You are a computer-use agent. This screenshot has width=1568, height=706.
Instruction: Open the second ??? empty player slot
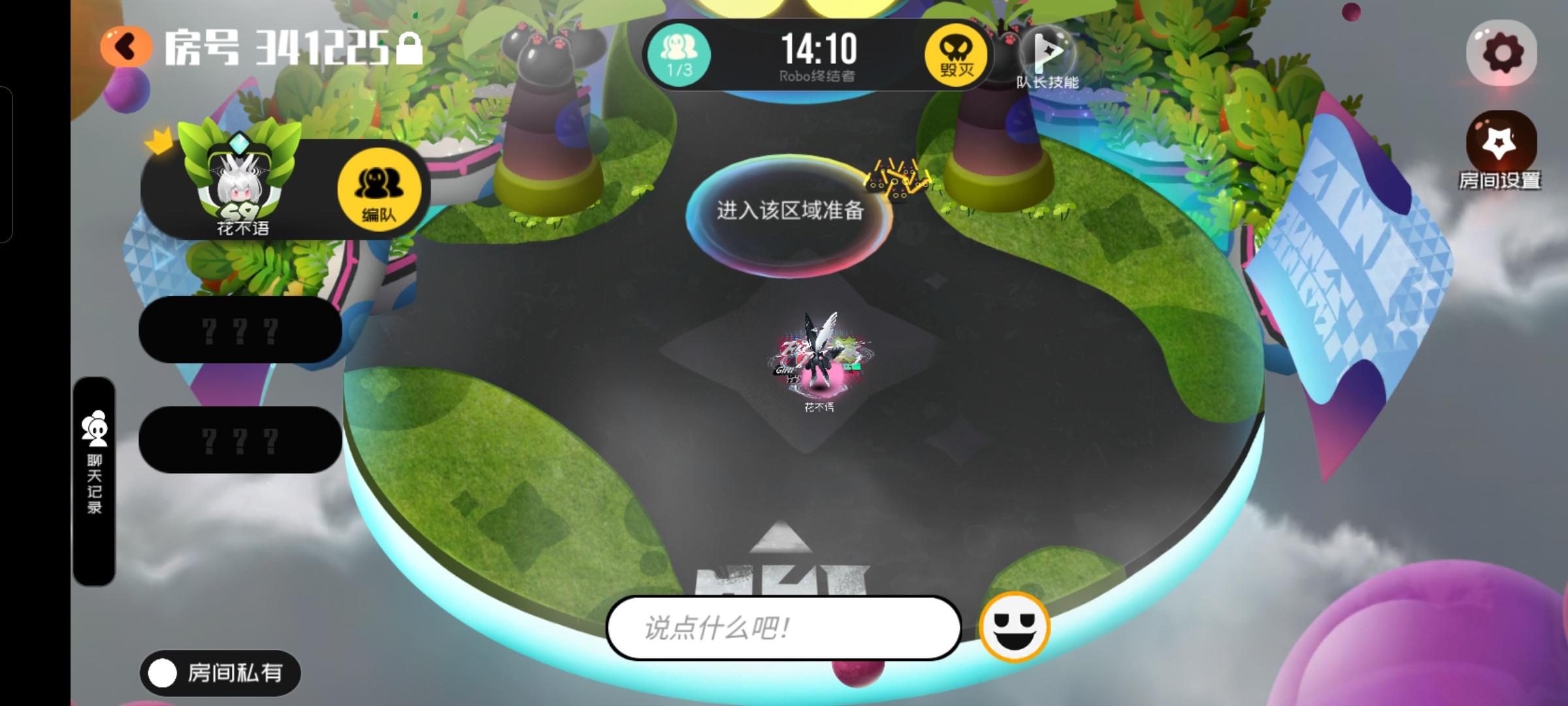(240, 441)
